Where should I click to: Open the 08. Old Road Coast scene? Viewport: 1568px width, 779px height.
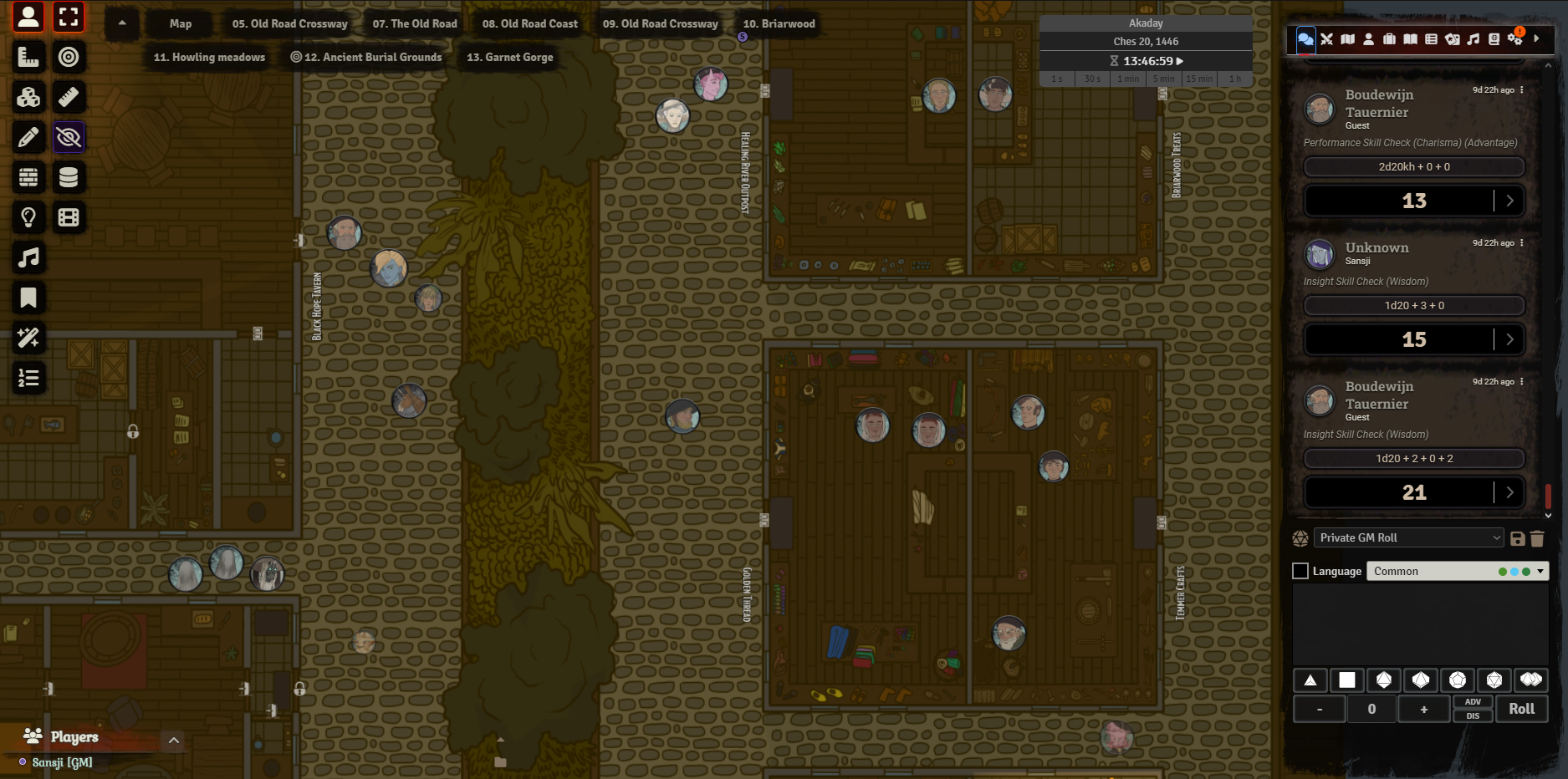tap(529, 24)
